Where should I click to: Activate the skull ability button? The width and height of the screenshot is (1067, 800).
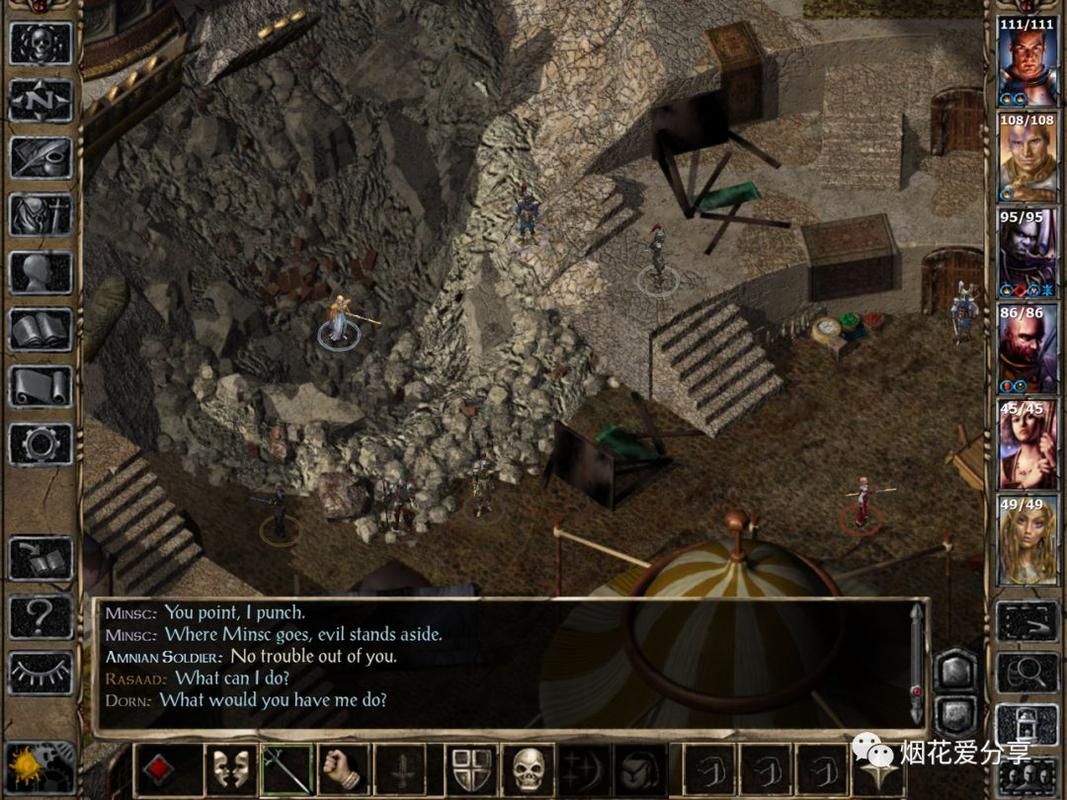tap(527, 769)
